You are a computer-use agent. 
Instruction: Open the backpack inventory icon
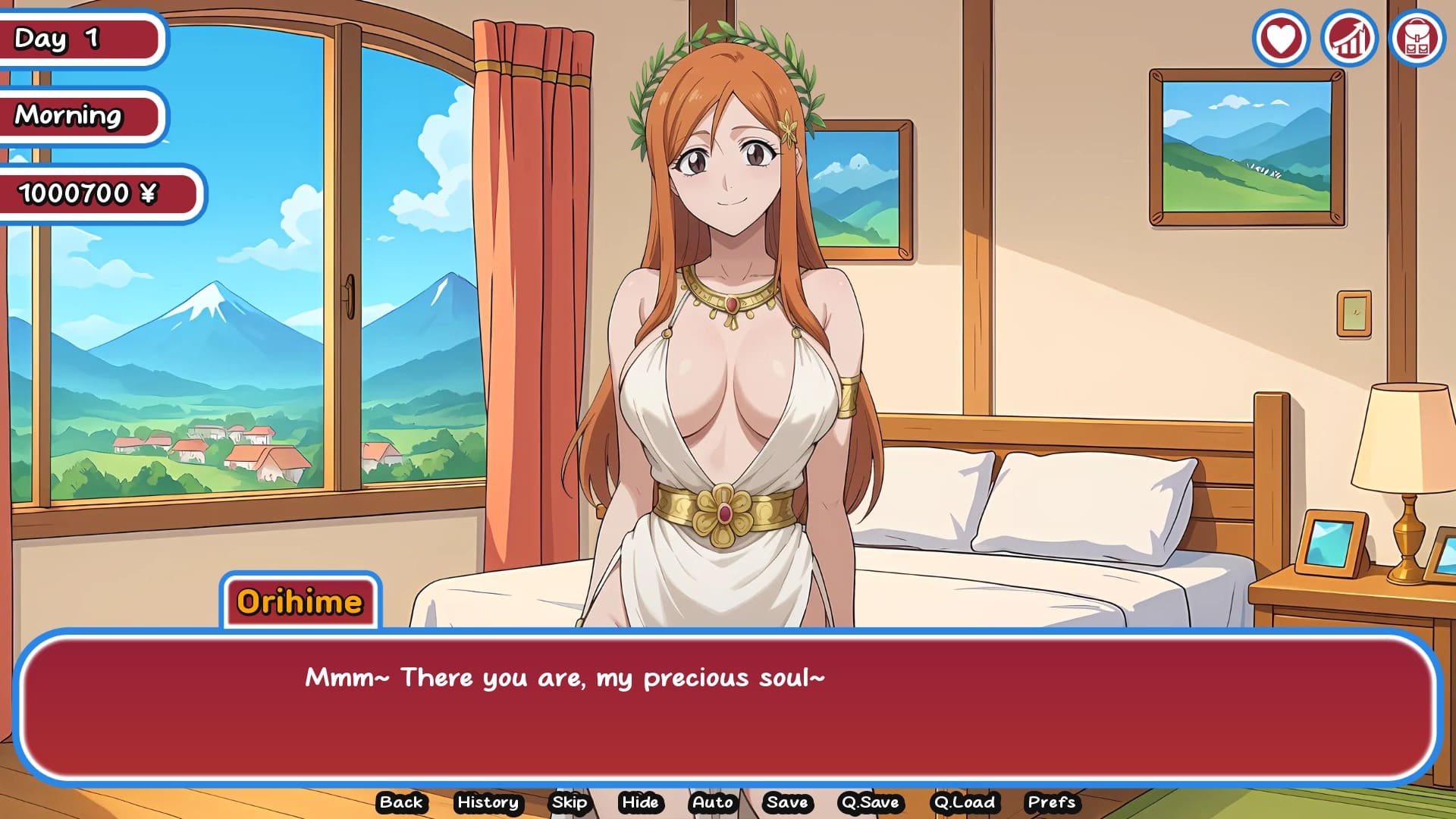click(x=1417, y=38)
